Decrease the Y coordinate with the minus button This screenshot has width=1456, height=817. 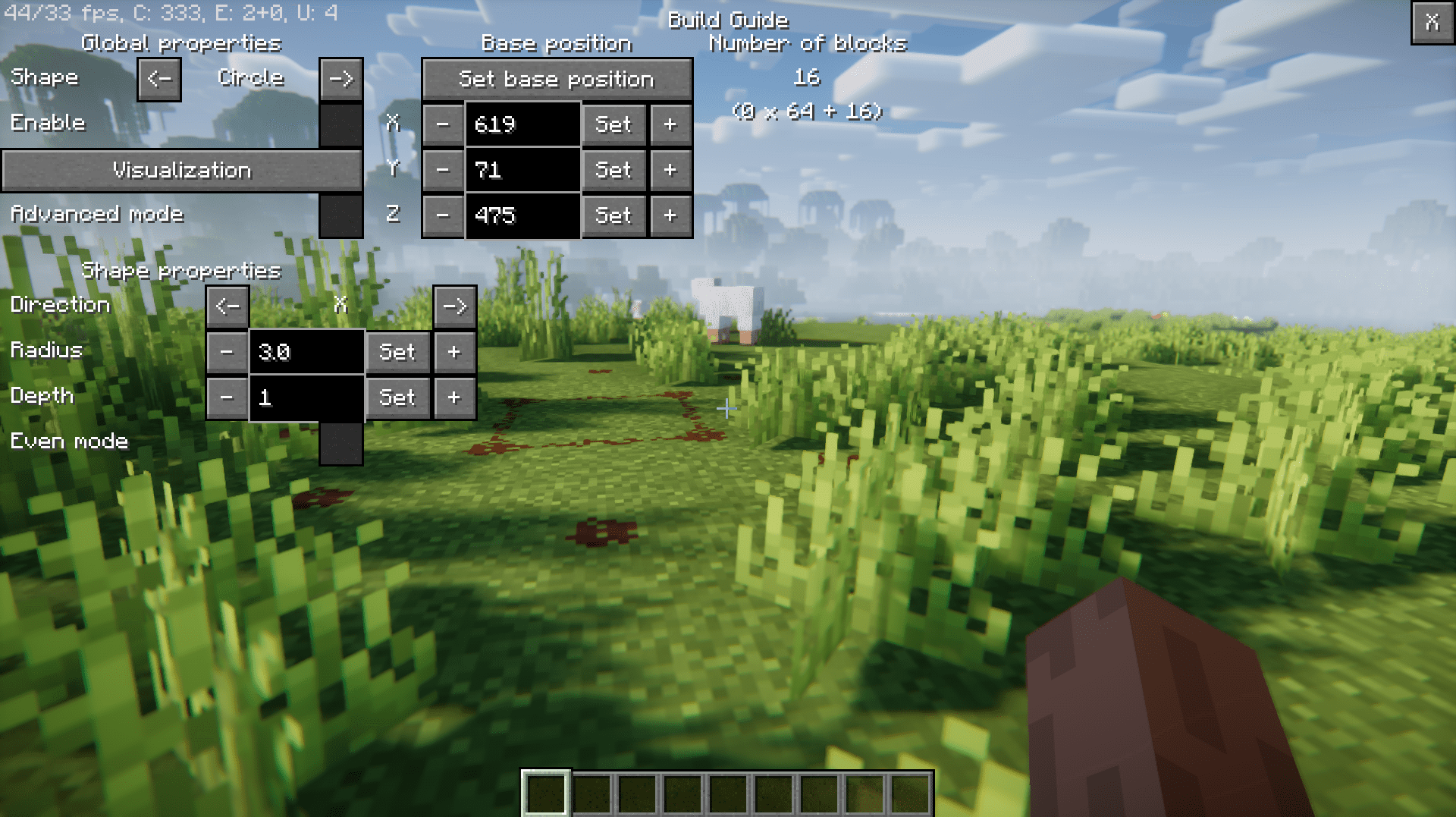pyautogui.click(x=444, y=170)
